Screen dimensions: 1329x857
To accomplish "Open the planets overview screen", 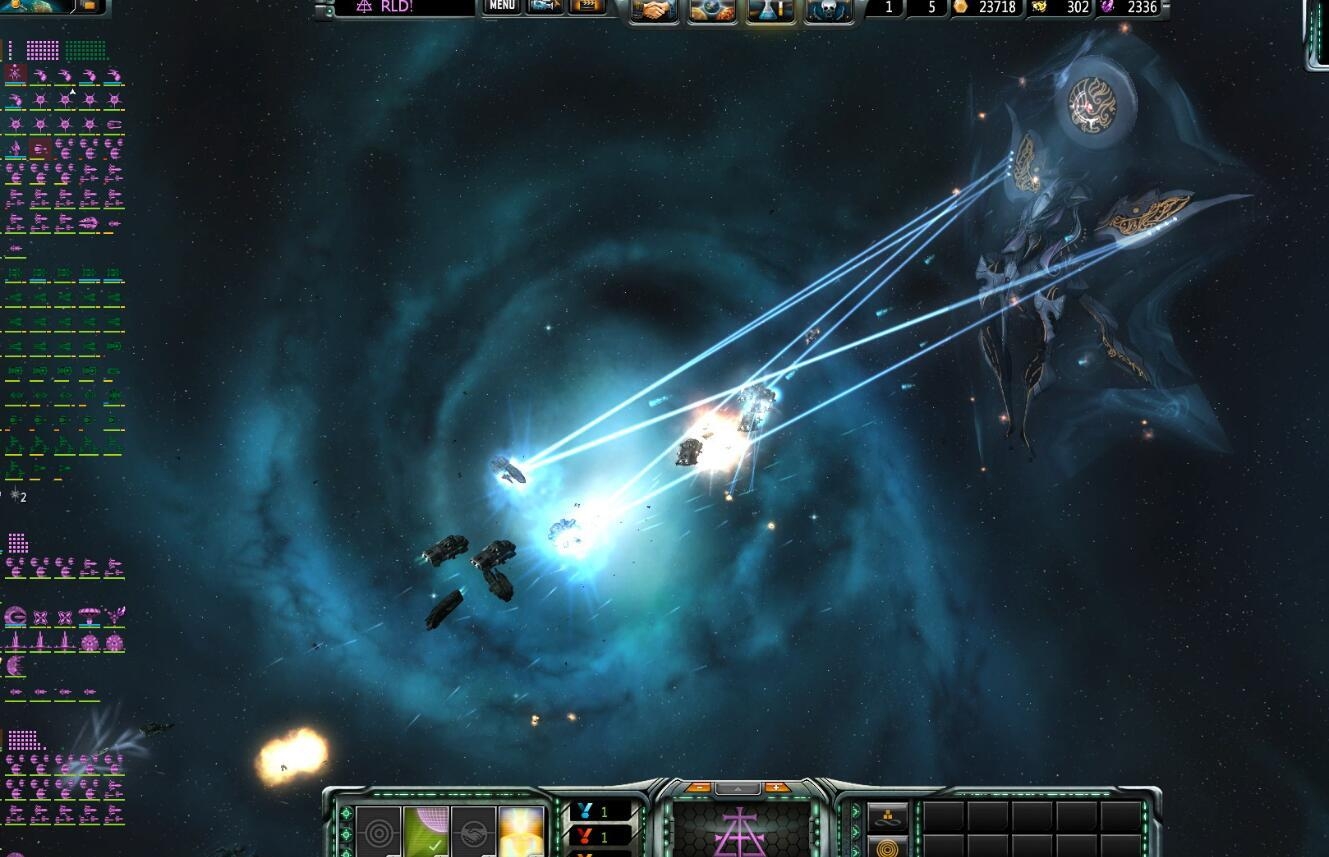I will coord(713,11).
